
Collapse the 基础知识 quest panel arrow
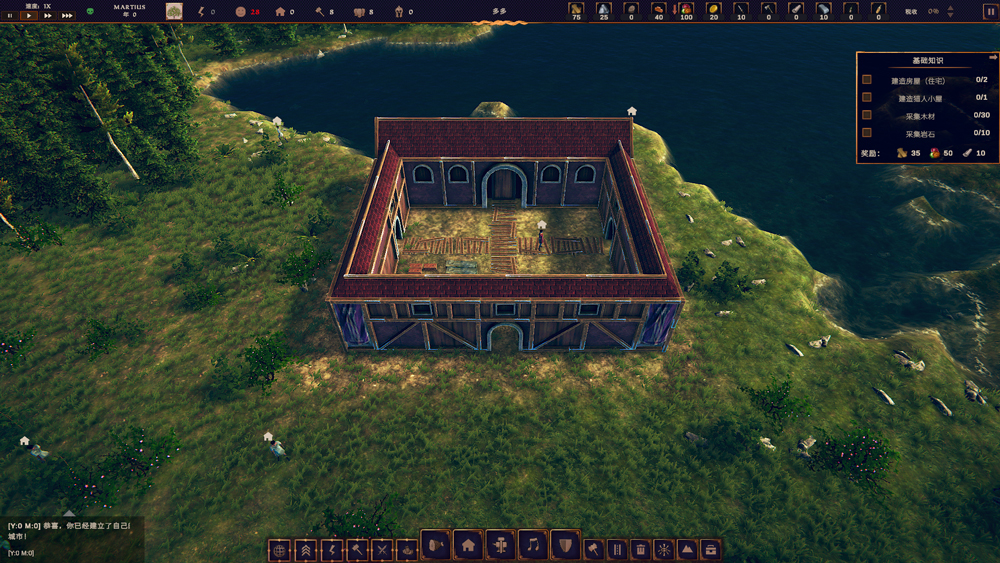993,57
